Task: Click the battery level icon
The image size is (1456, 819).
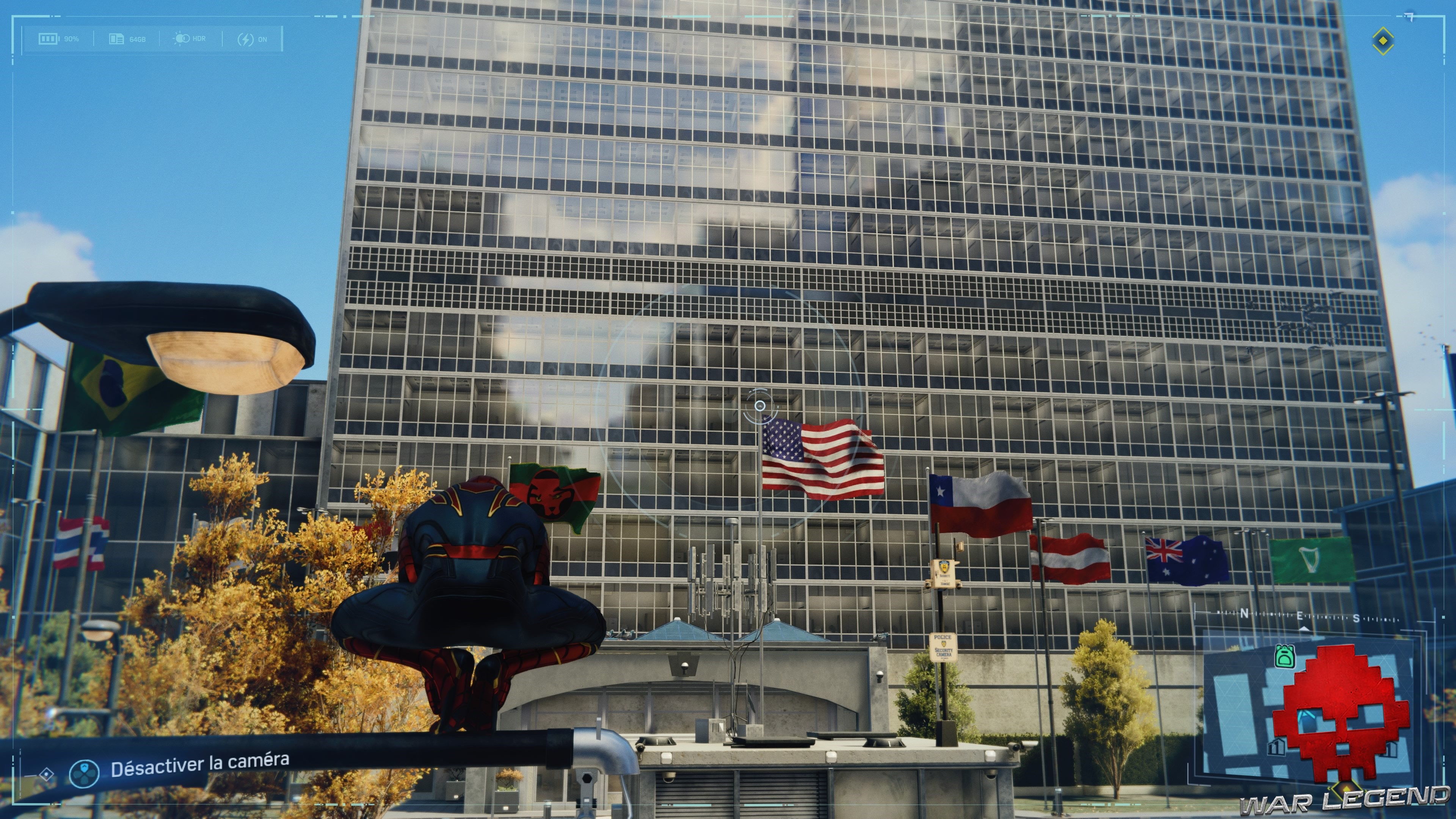Action: (x=49, y=39)
